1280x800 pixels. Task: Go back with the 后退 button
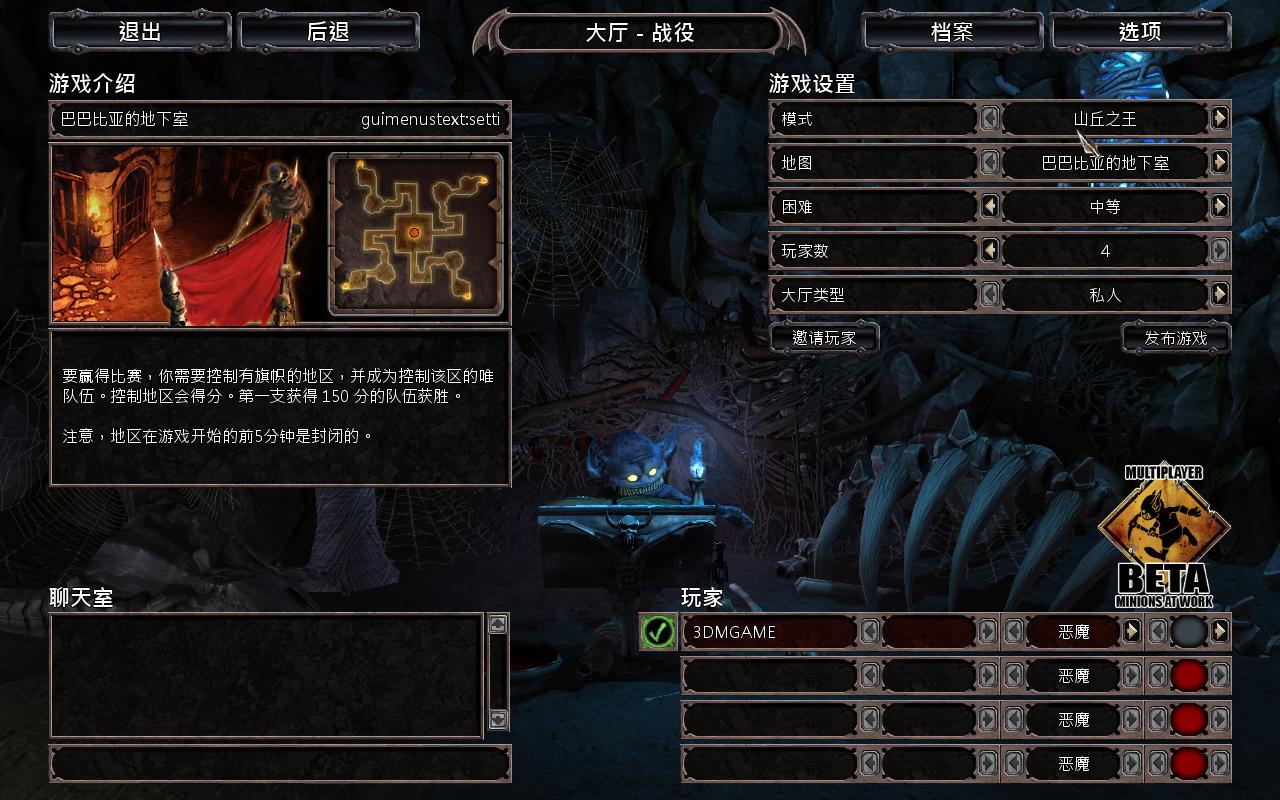[328, 32]
